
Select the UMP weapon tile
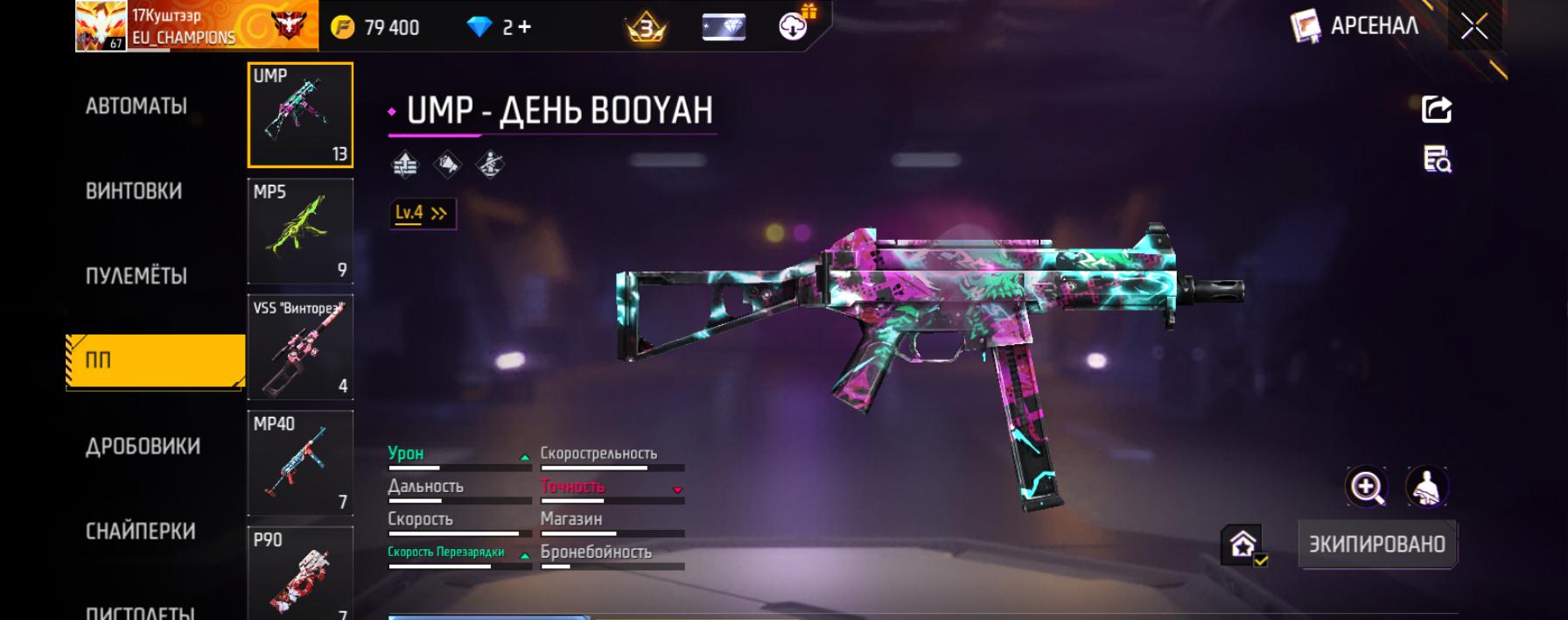pyautogui.click(x=300, y=115)
